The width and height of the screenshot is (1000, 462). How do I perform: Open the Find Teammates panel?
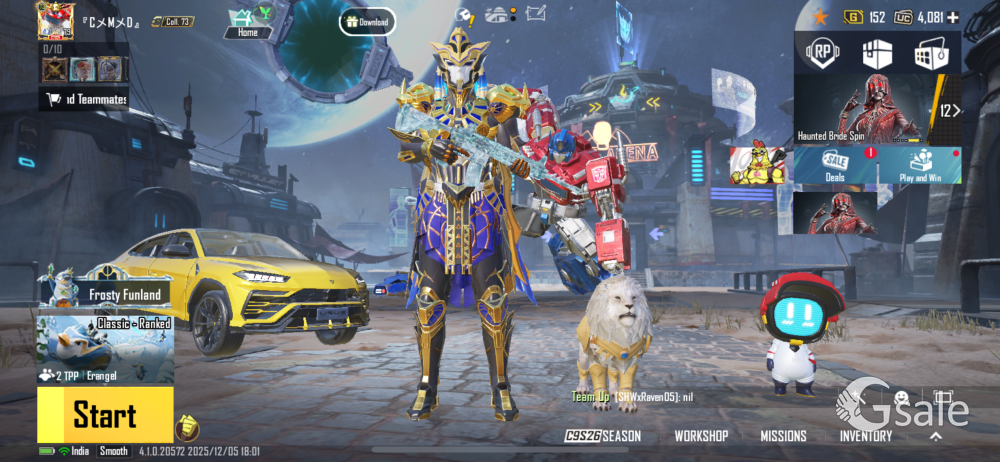pyautogui.click(x=84, y=99)
